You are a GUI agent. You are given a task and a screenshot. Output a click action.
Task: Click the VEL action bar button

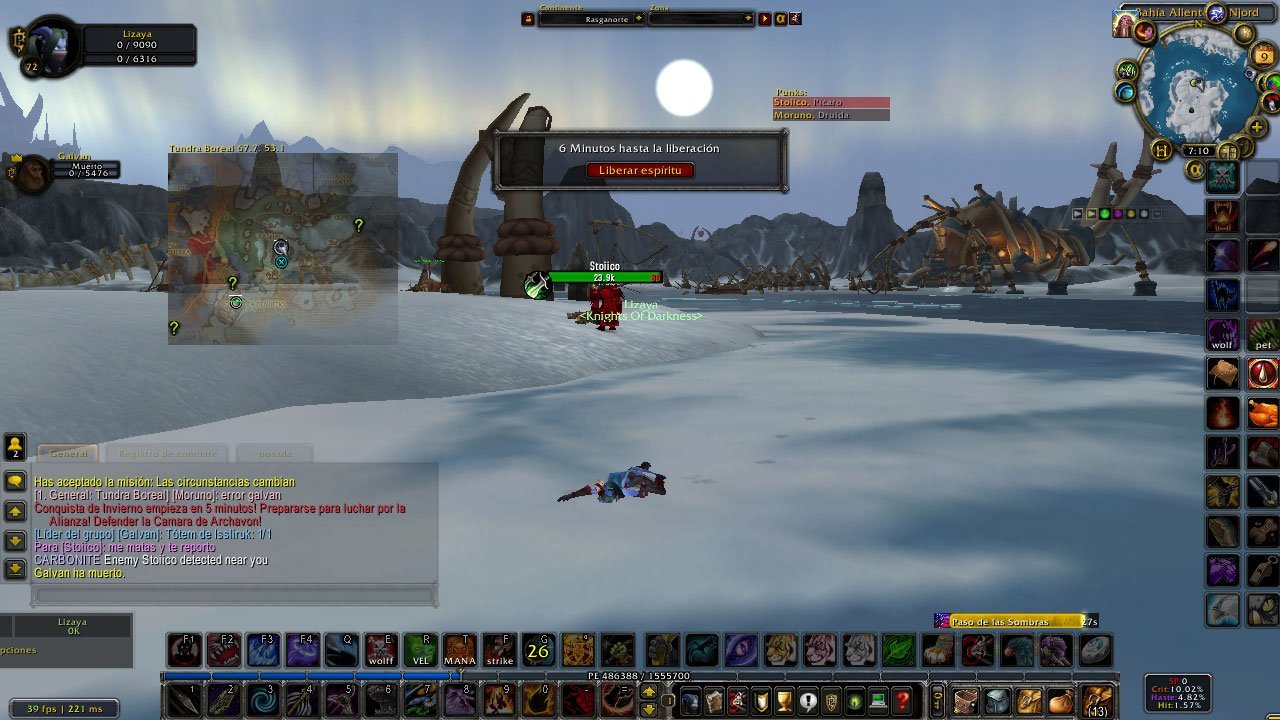pyautogui.click(x=421, y=650)
